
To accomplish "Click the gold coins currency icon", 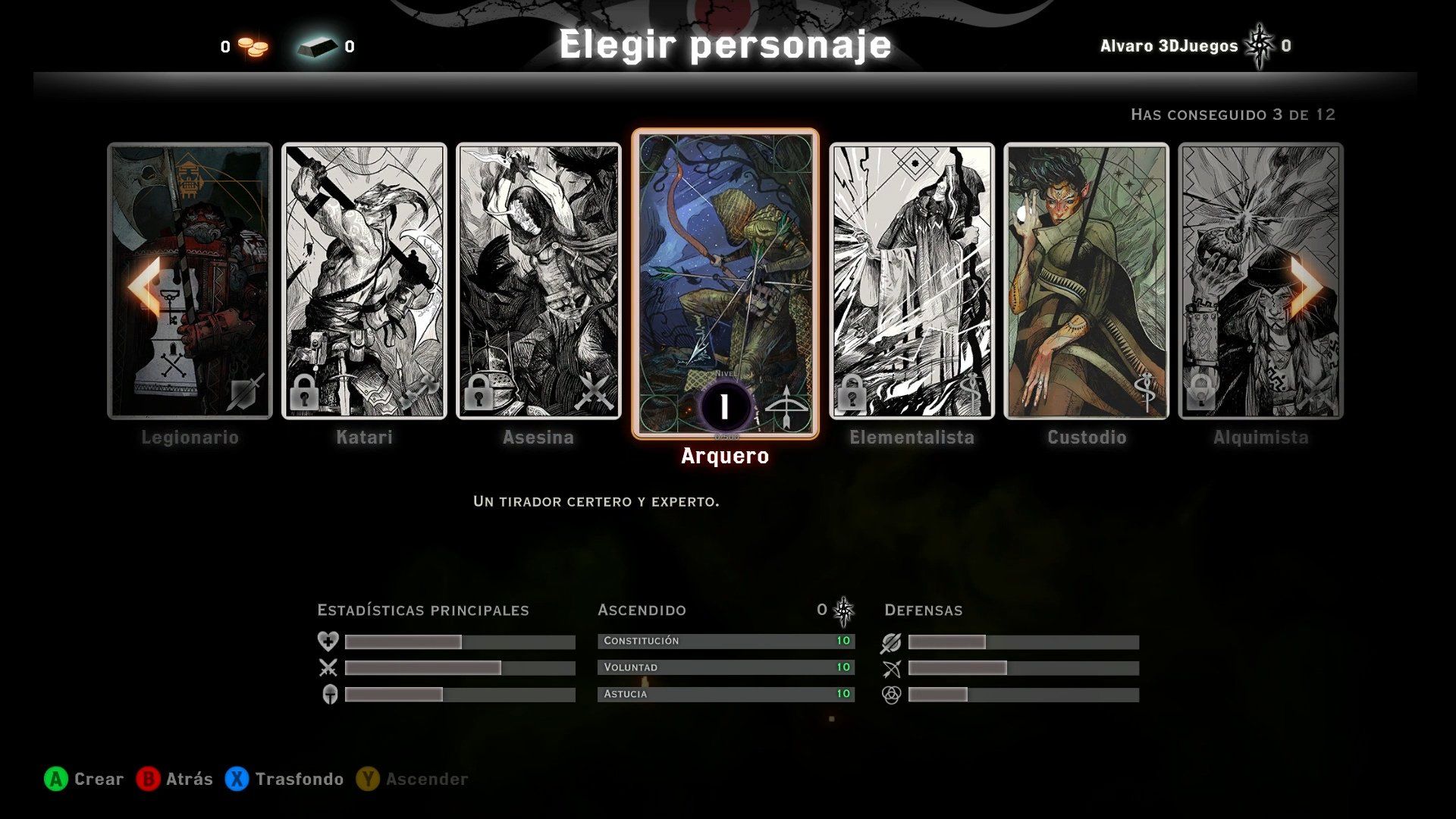I will pos(253,46).
